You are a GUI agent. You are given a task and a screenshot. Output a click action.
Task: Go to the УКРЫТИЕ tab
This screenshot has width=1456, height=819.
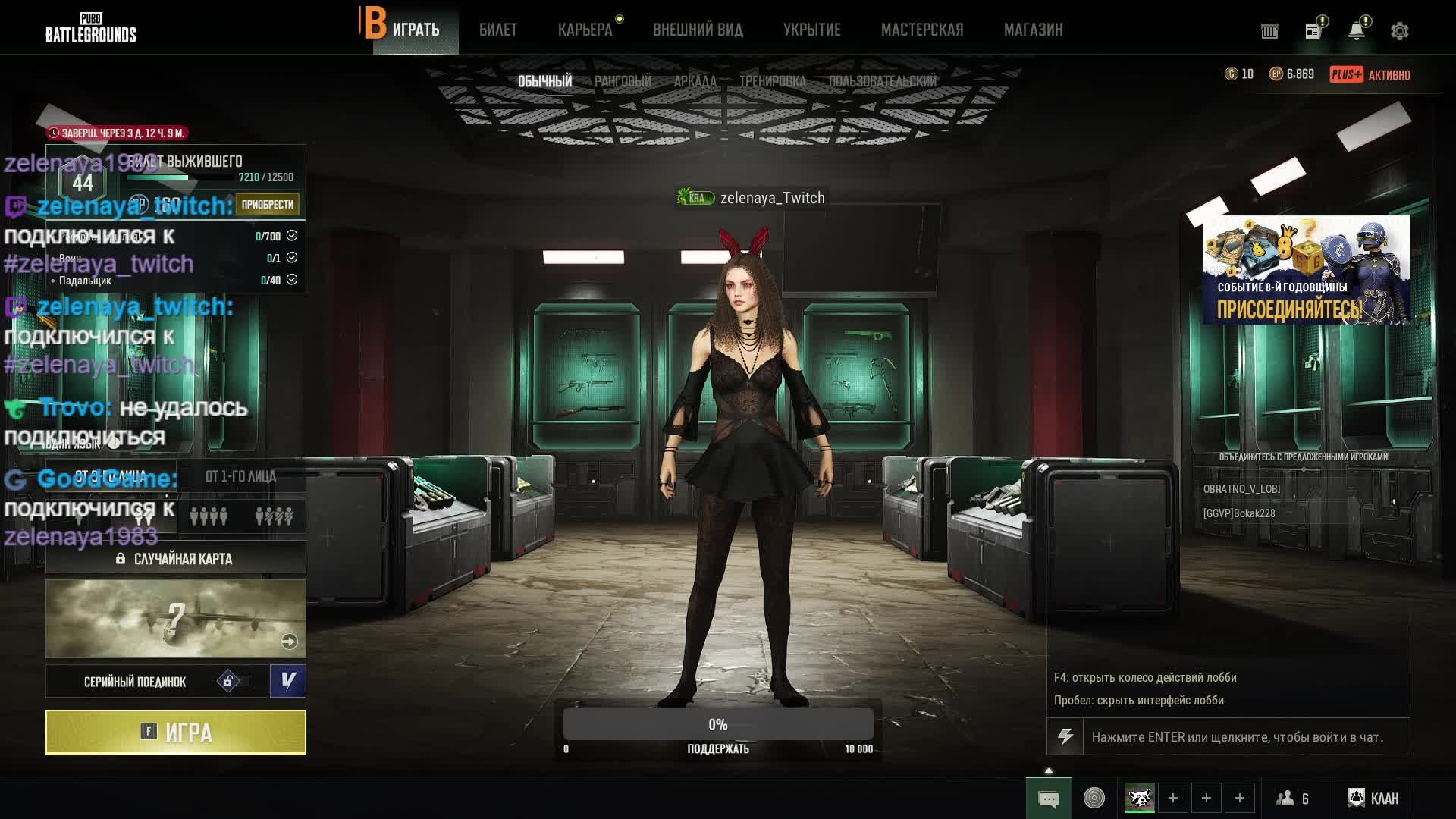[x=811, y=30]
